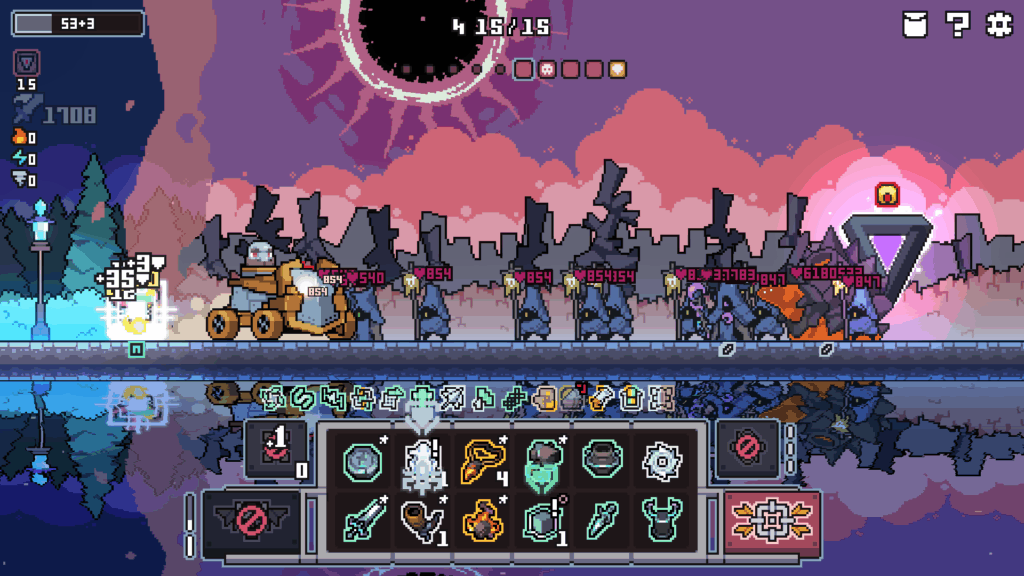Select the teal chestplate armor item
The width and height of the screenshot is (1024, 576).
pos(660,521)
